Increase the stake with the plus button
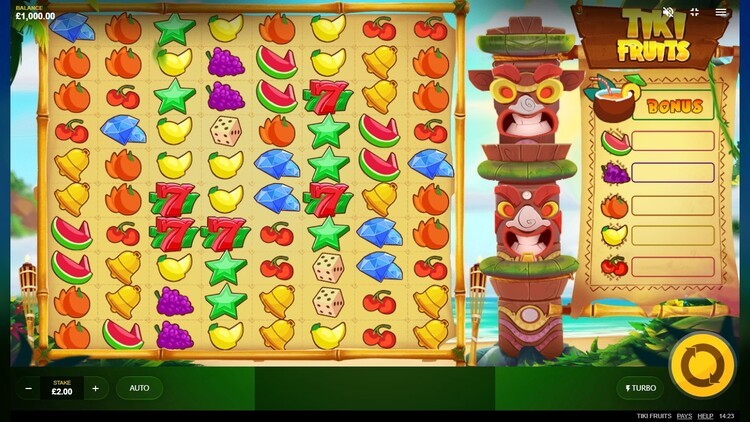The width and height of the screenshot is (750, 422). [95, 388]
